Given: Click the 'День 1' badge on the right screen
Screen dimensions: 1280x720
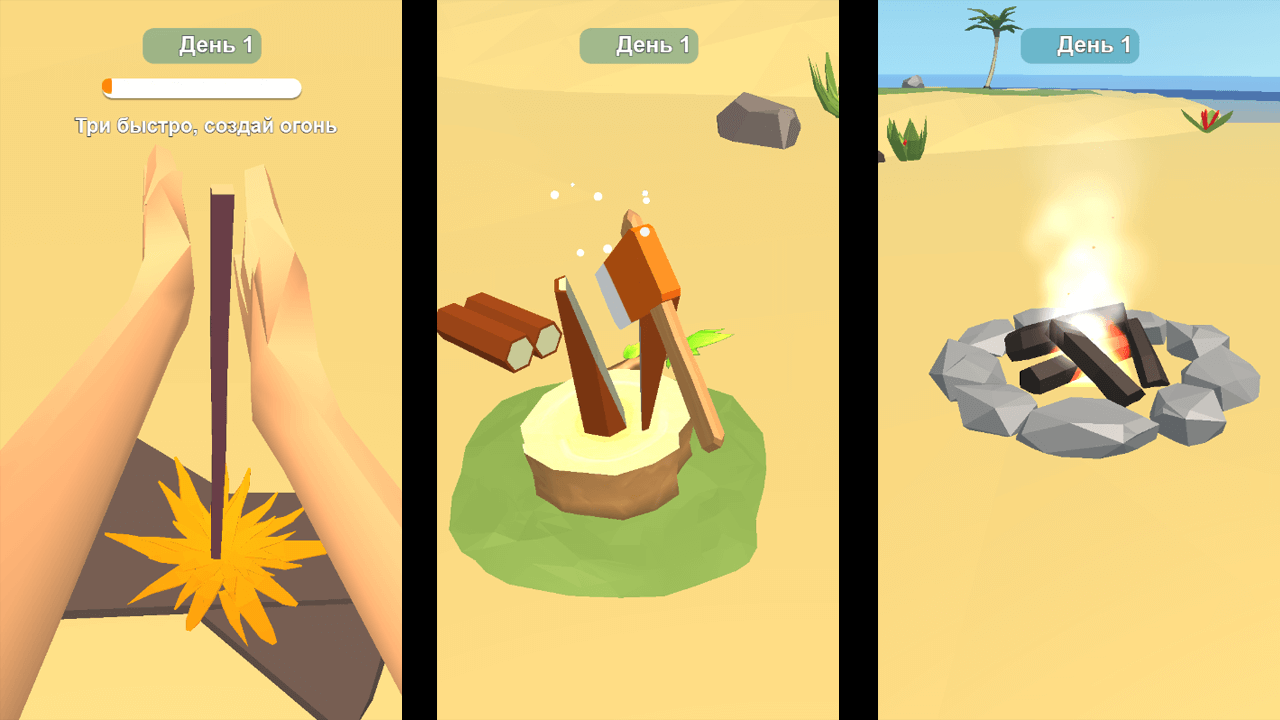Looking at the screenshot, I should pos(1080,45).
